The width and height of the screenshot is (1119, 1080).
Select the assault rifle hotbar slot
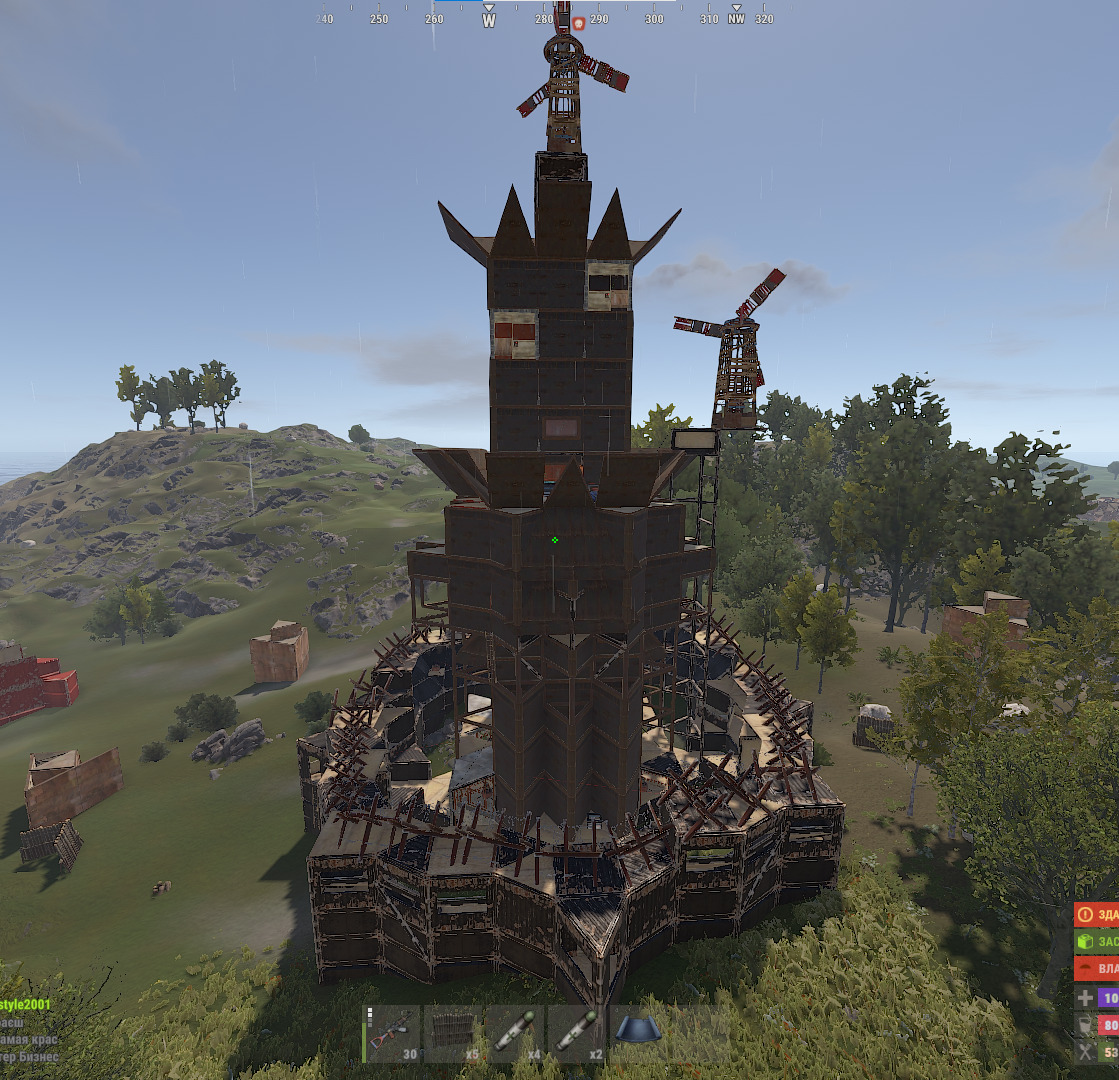pyautogui.click(x=392, y=1033)
